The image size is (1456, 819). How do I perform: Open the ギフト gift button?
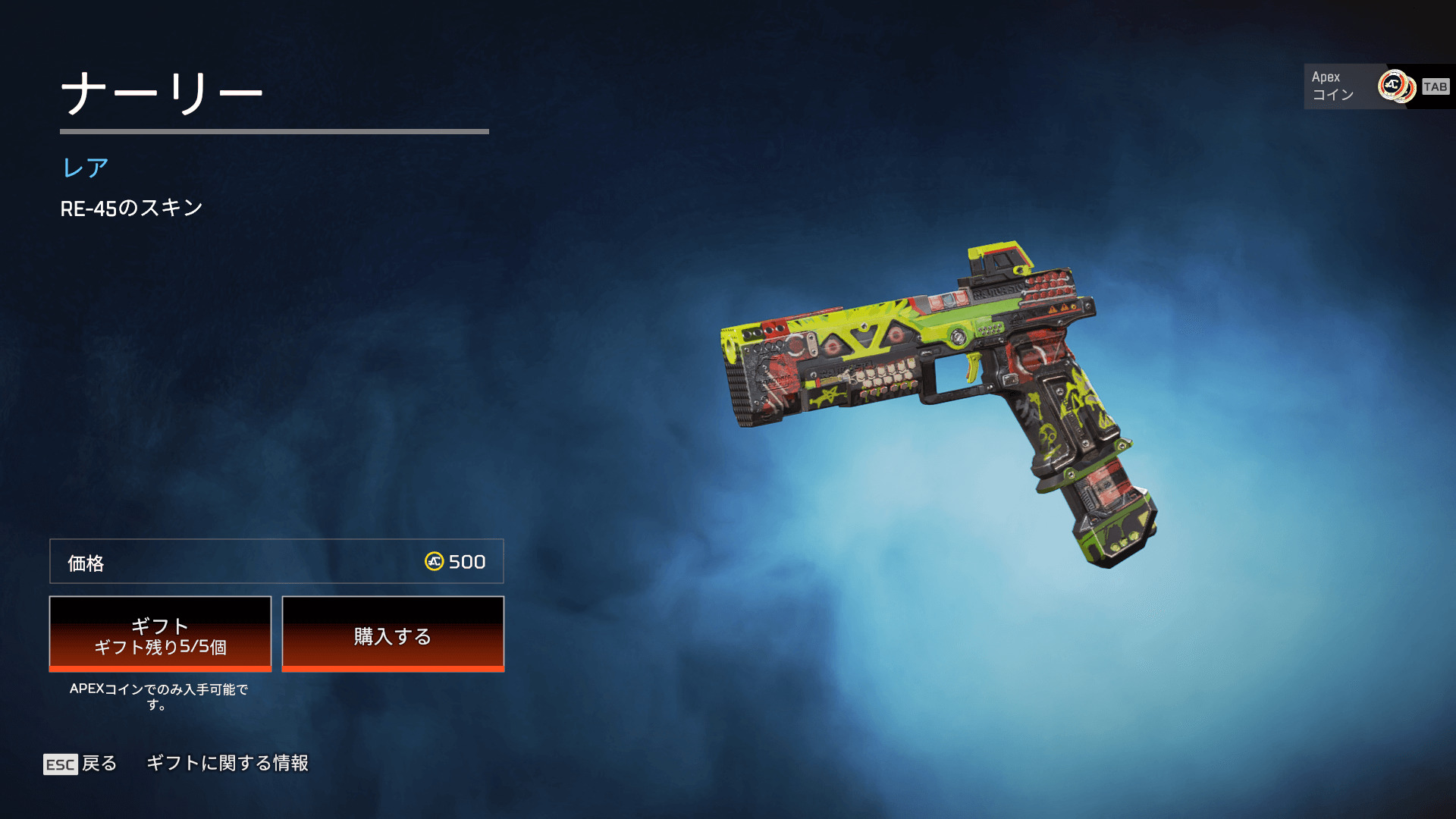pyautogui.click(x=160, y=634)
